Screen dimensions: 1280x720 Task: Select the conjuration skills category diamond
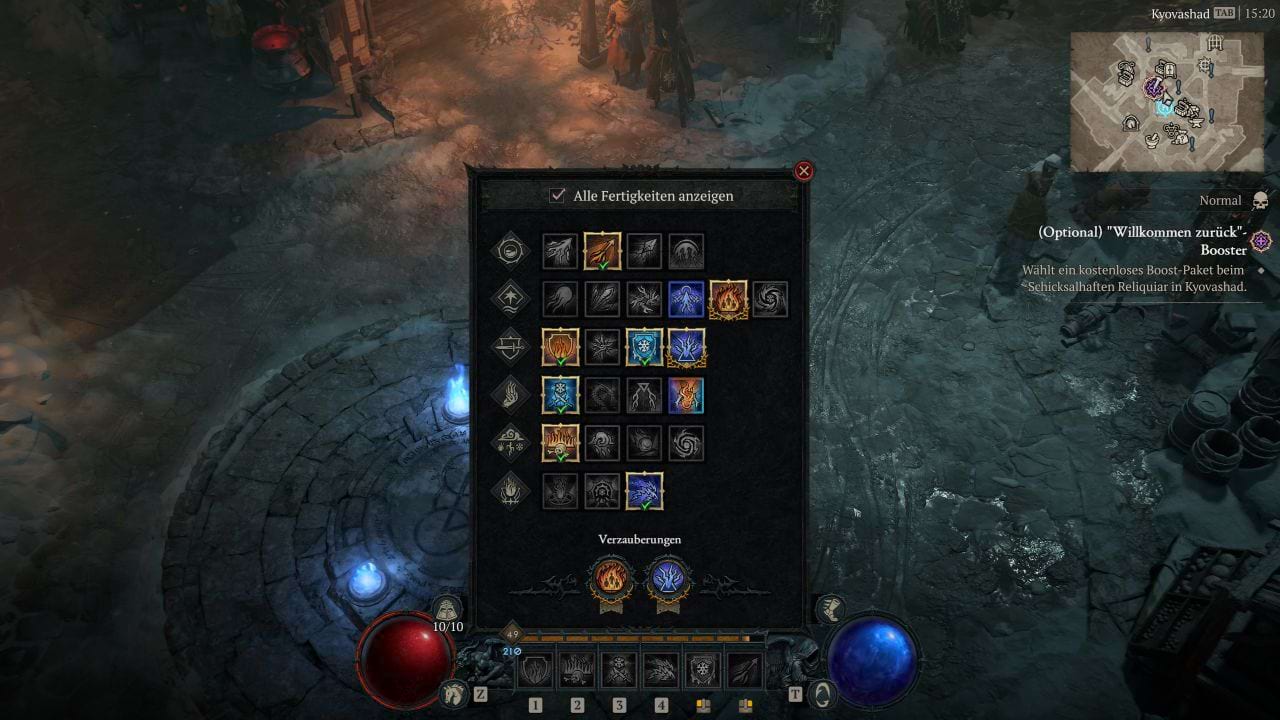509,395
